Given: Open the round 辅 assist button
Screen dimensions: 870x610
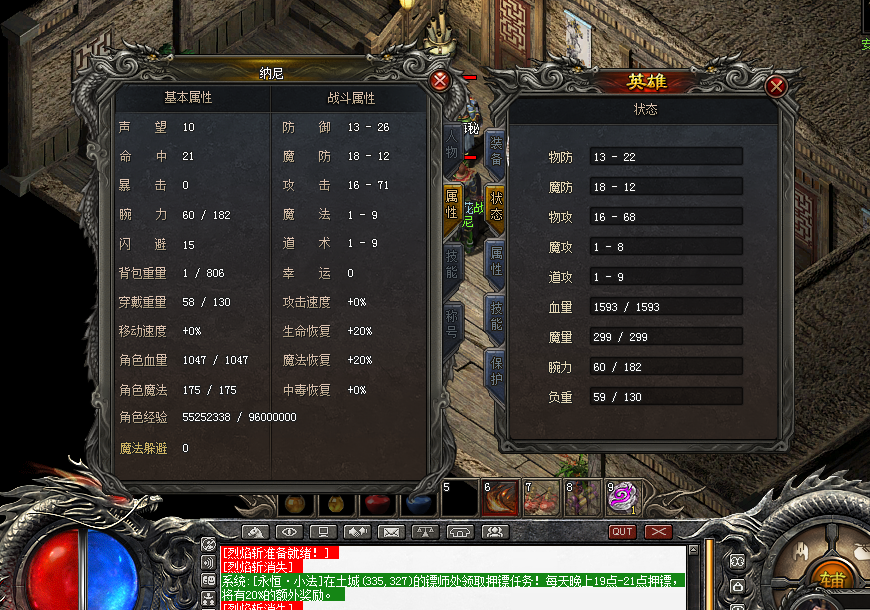Looking at the screenshot, I should pos(832,578).
